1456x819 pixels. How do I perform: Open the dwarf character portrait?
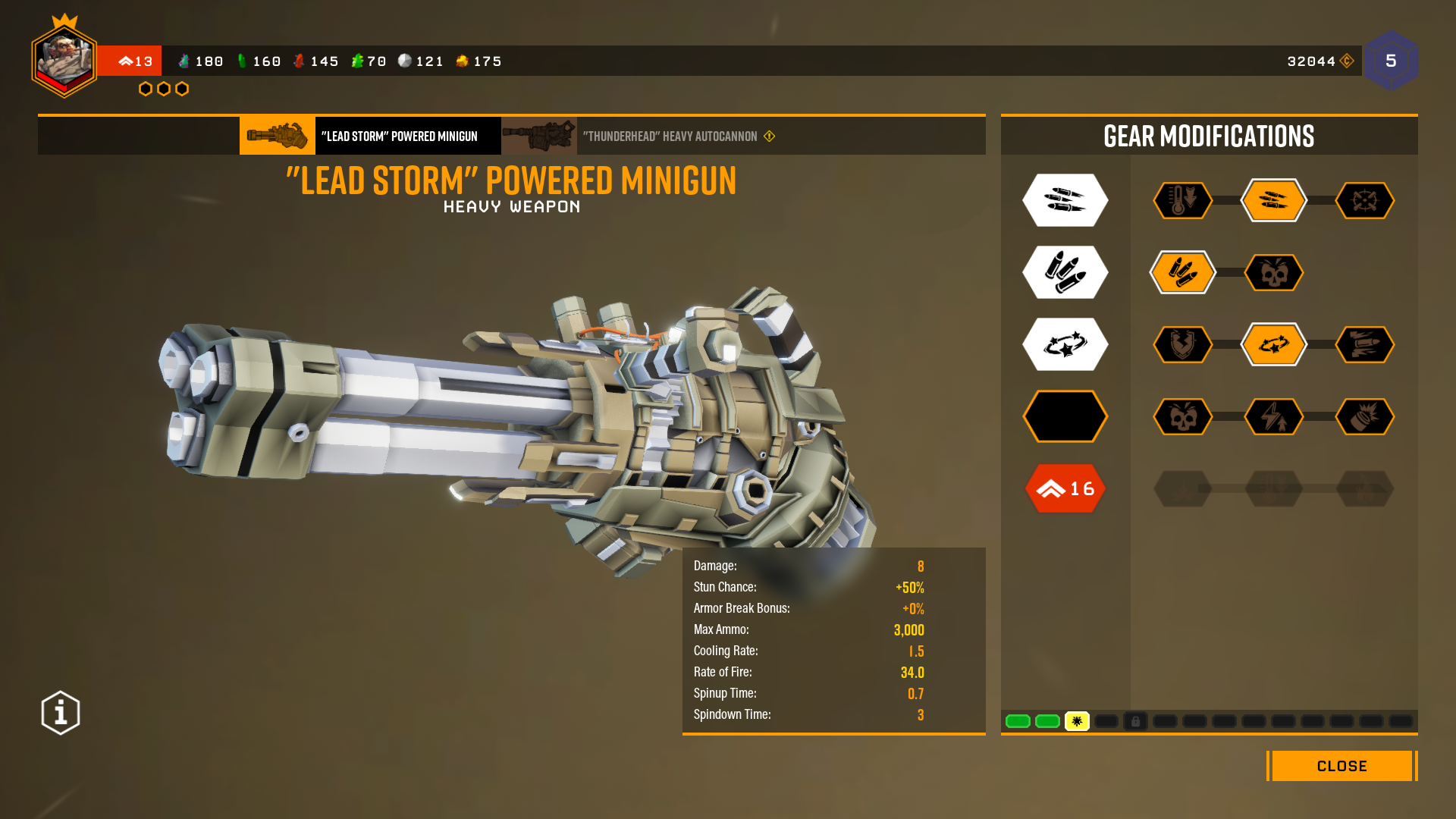tap(64, 61)
